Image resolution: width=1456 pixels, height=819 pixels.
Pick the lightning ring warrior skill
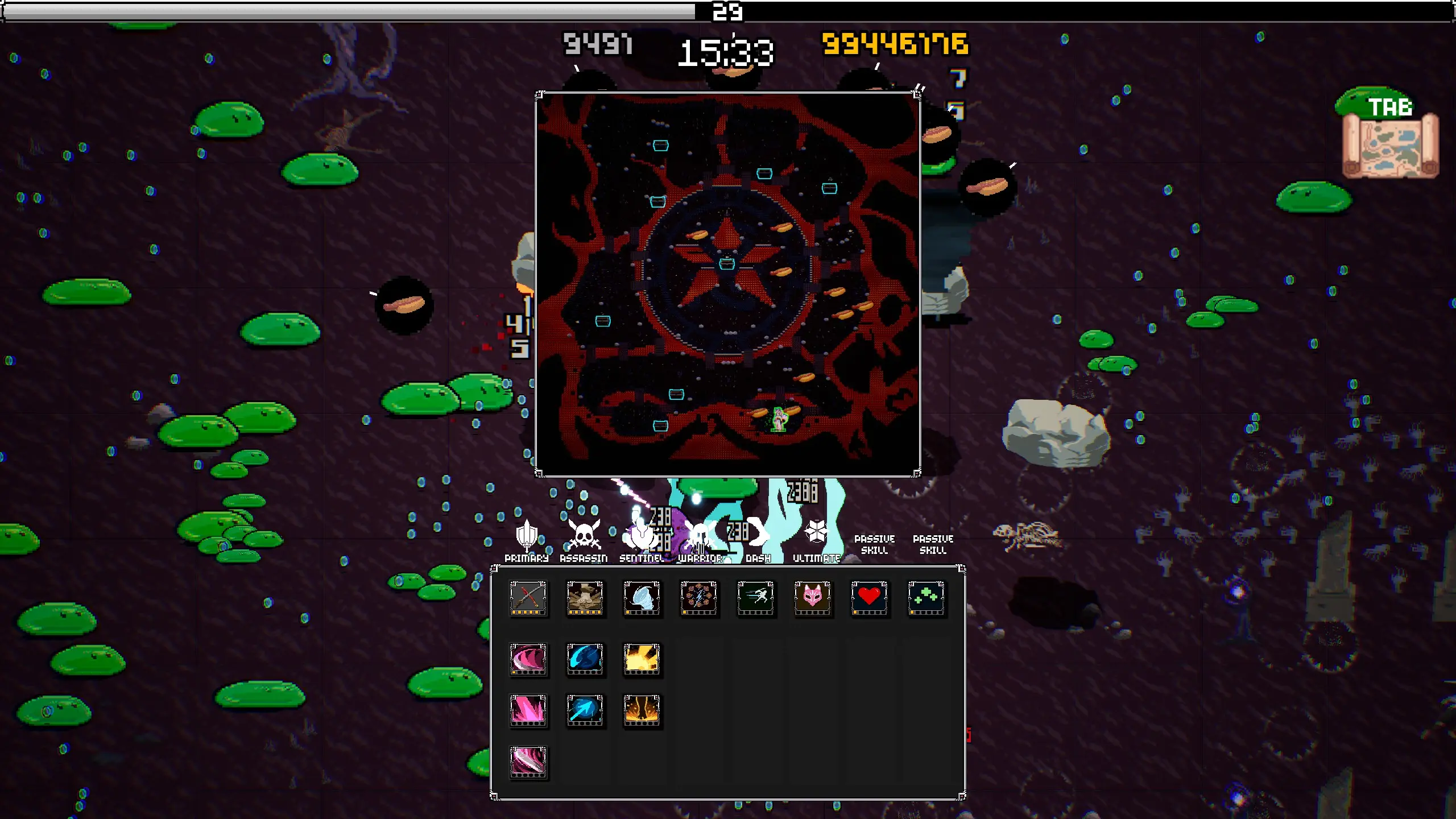tap(698, 598)
